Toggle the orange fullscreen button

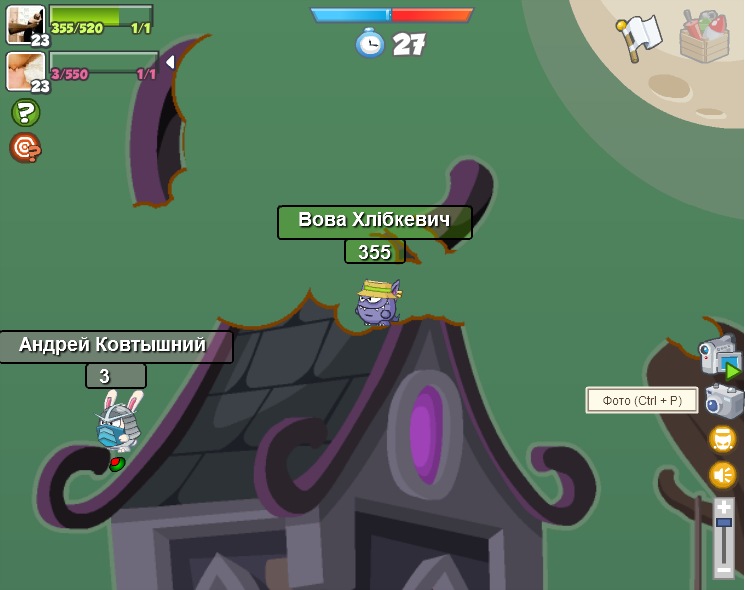722,439
